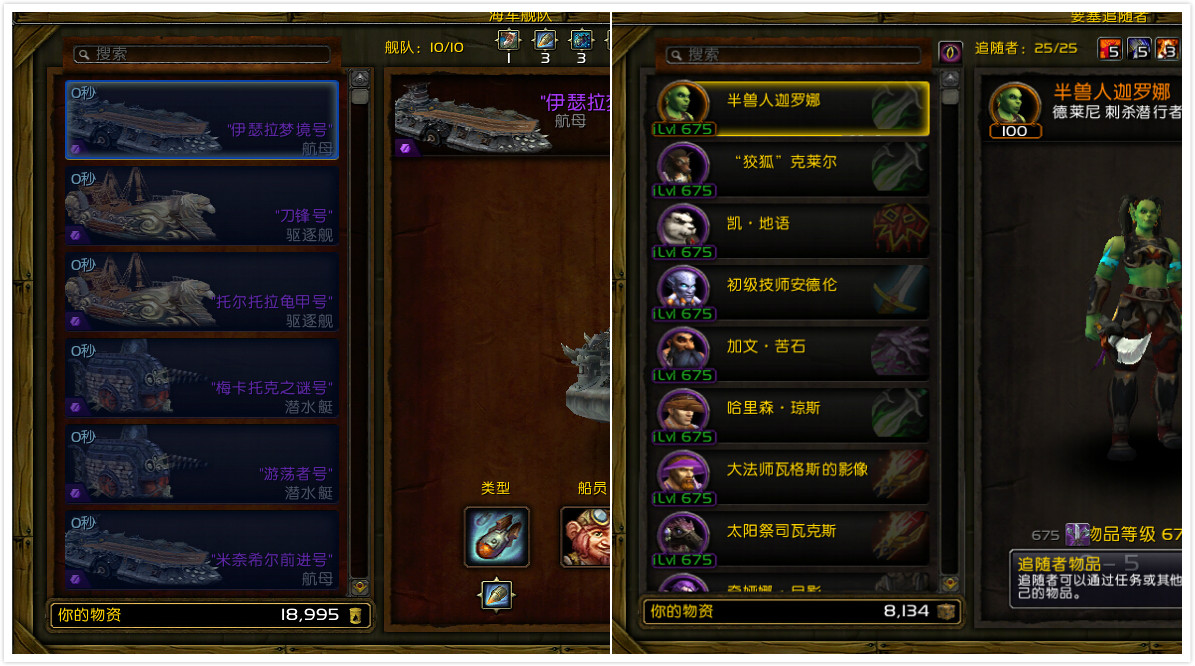Click the goblin crew portrait icon

(585, 537)
